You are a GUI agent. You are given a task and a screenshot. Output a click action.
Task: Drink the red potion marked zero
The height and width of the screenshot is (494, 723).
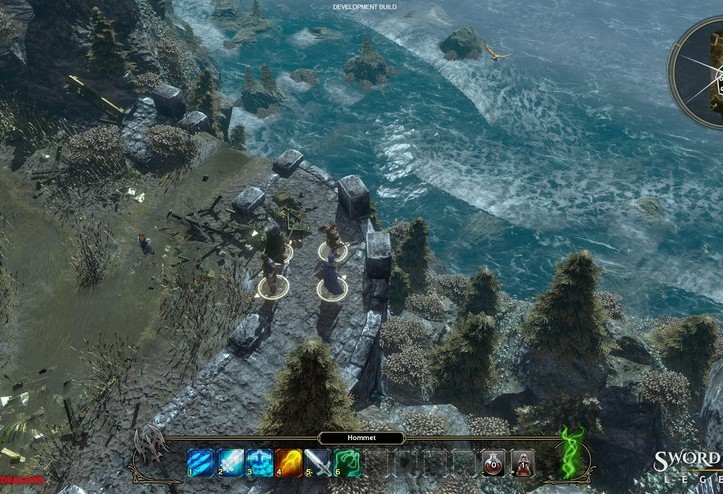click(493, 462)
